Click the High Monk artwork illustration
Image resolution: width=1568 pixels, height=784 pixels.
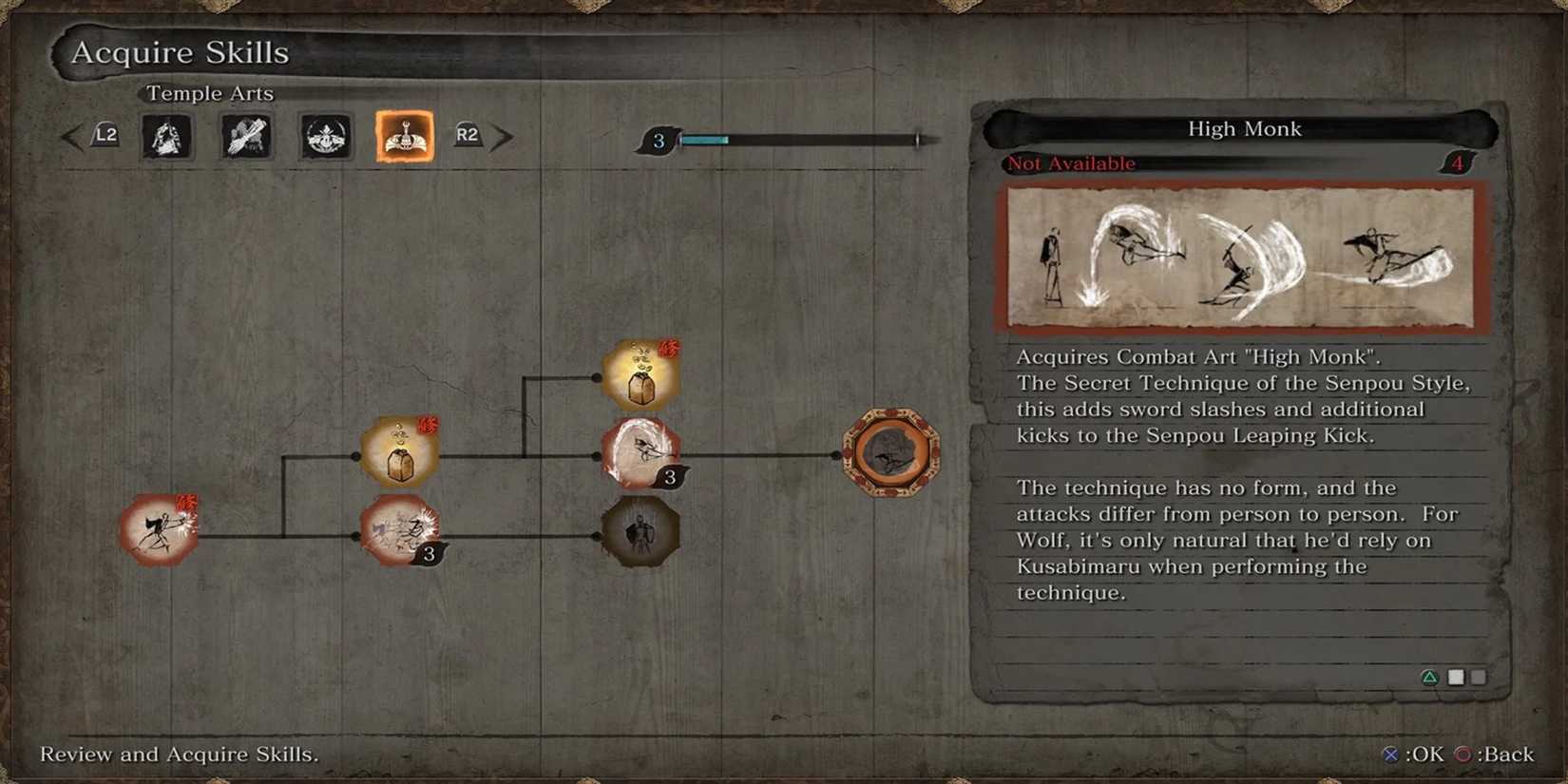[1243, 258]
